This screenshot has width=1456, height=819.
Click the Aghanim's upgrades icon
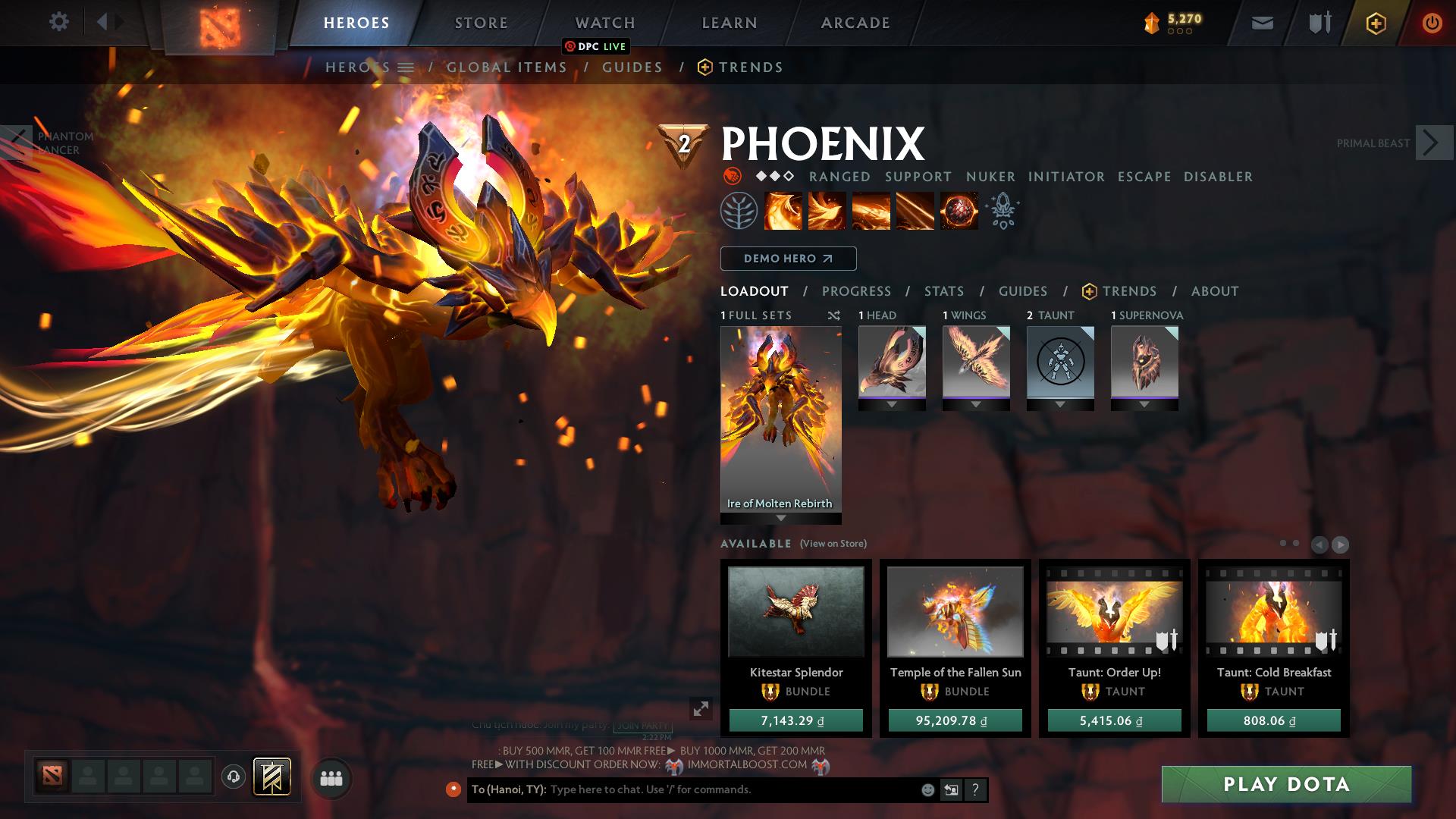pos(1003,211)
